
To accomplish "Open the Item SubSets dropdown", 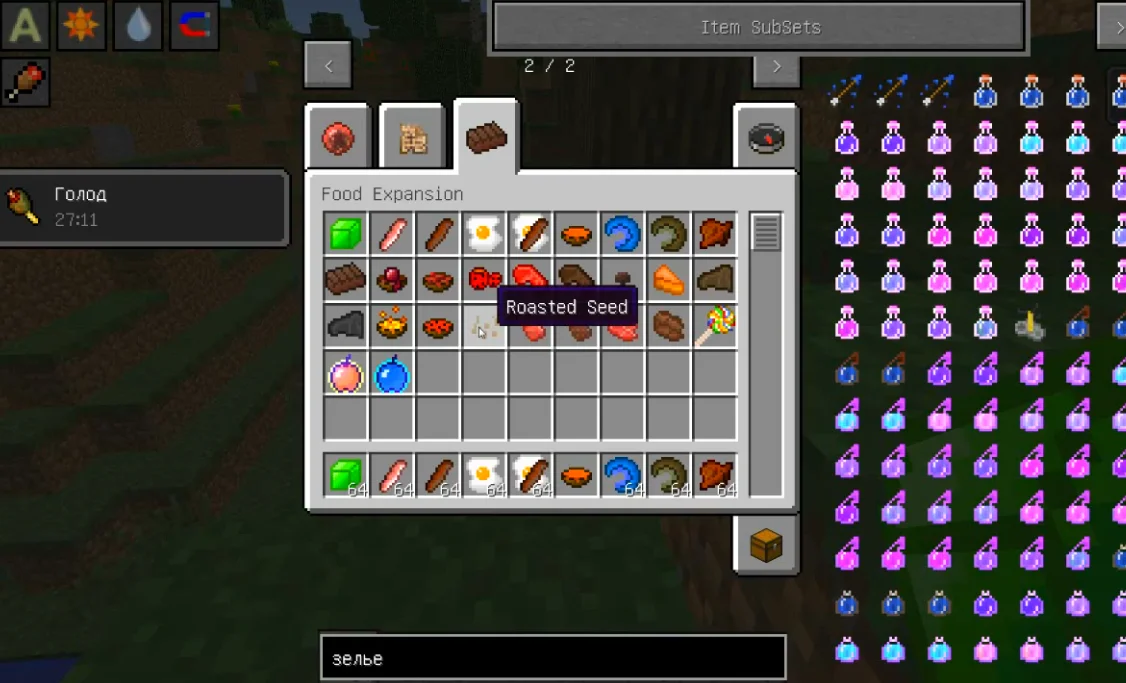I will (760, 27).
